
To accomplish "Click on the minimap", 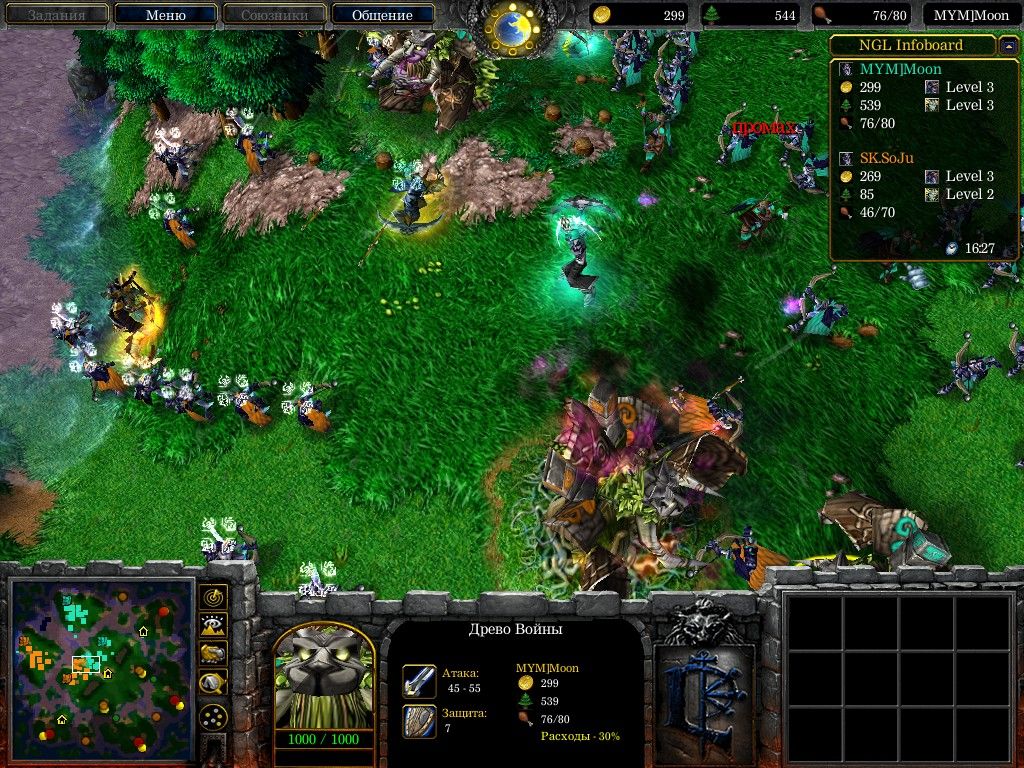I will click(101, 667).
